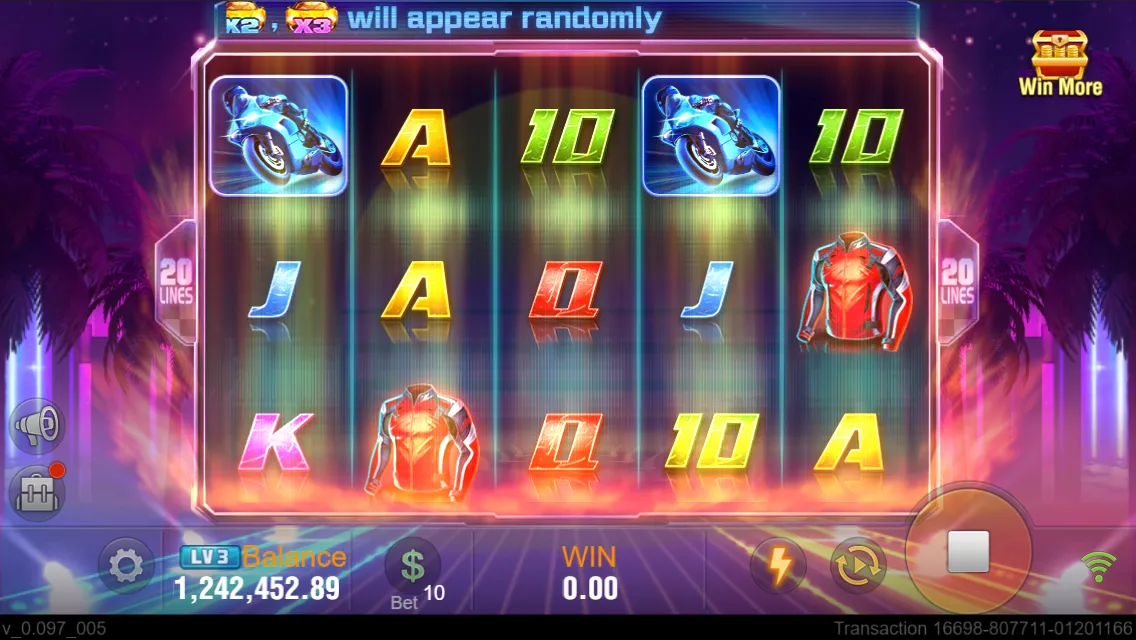This screenshot has height=640, width=1136.
Task: Adjust the bet with the dollar icon
Action: pos(412,566)
